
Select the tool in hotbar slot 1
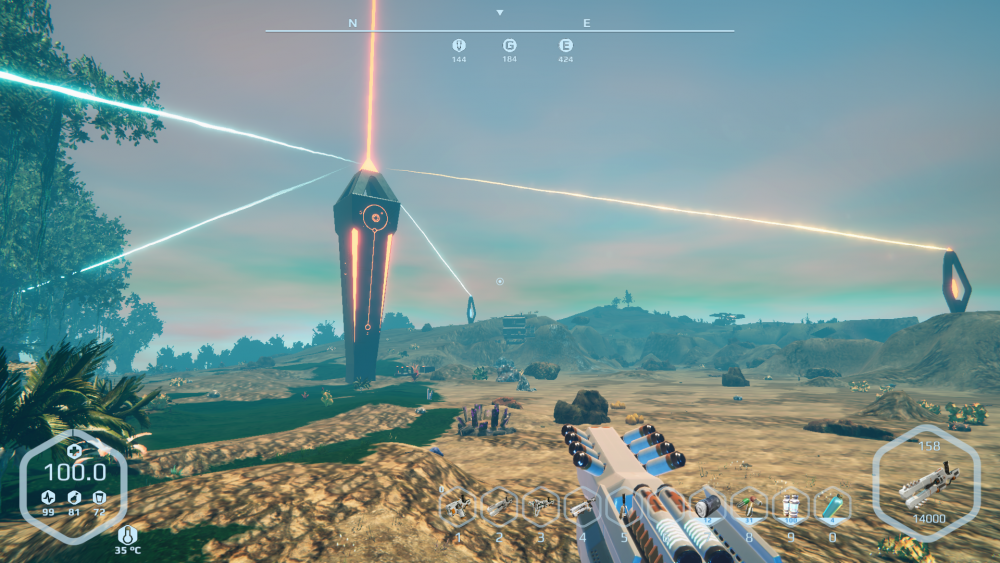(459, 507)
